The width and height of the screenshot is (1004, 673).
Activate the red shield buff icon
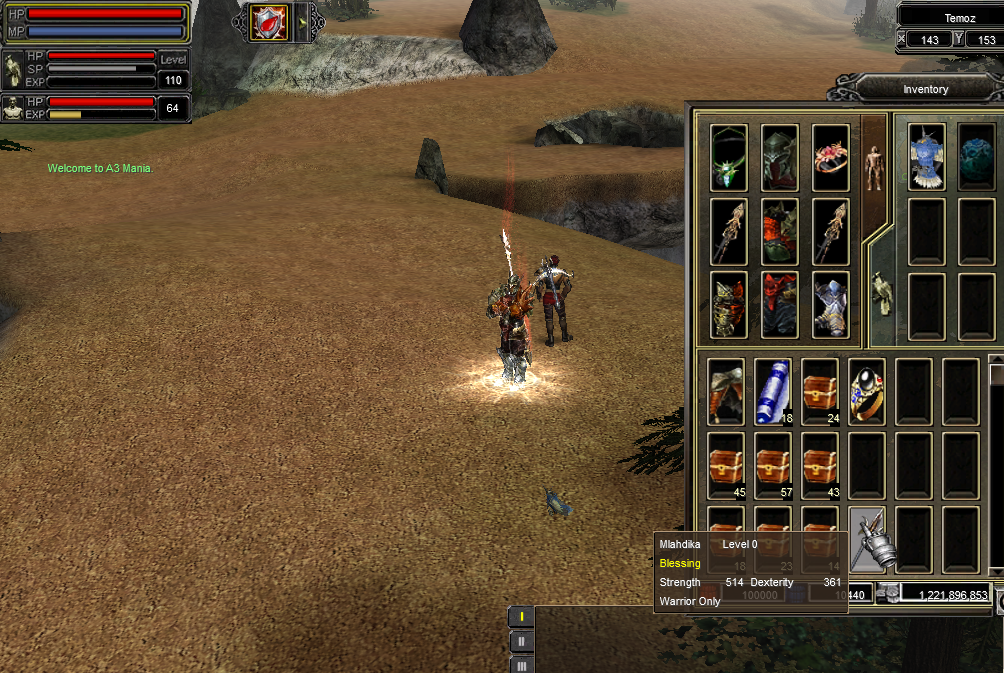(x=269, y=23)
